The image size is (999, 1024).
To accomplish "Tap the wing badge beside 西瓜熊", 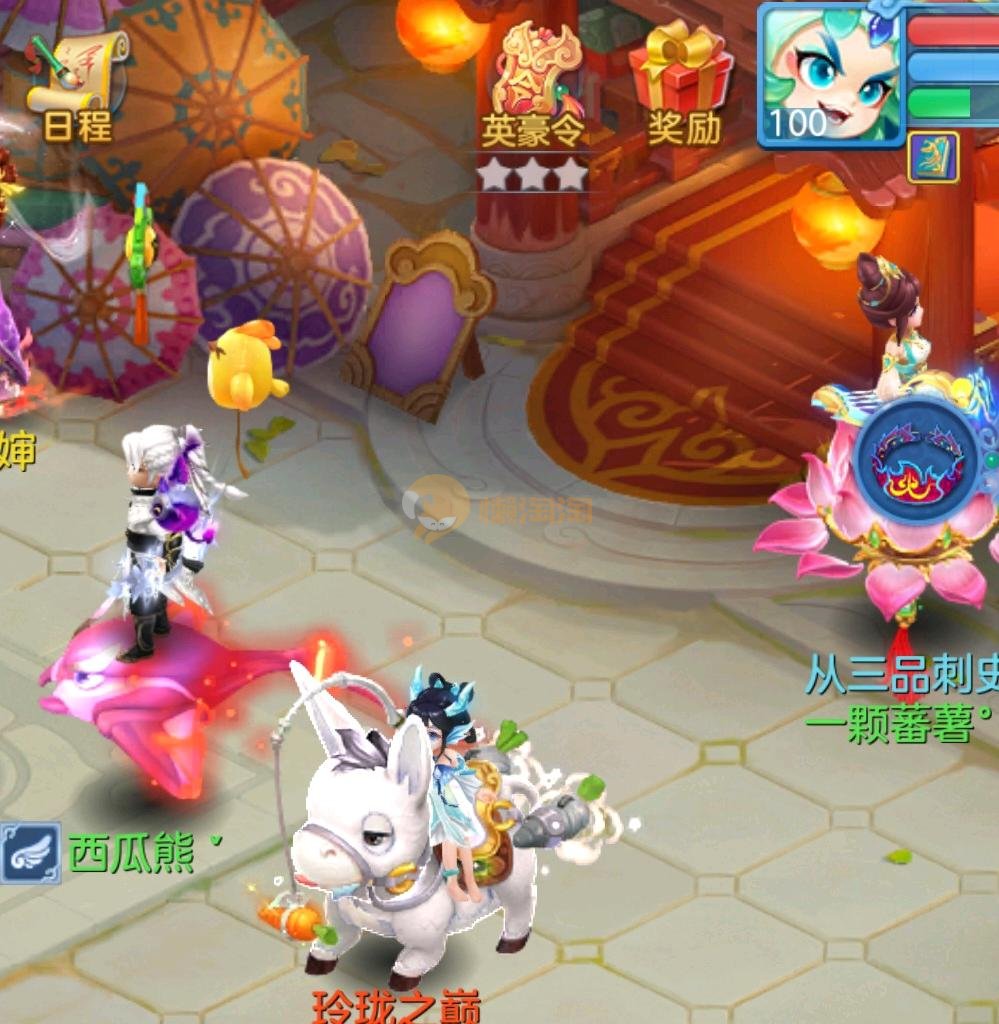I will click(29, 852).
